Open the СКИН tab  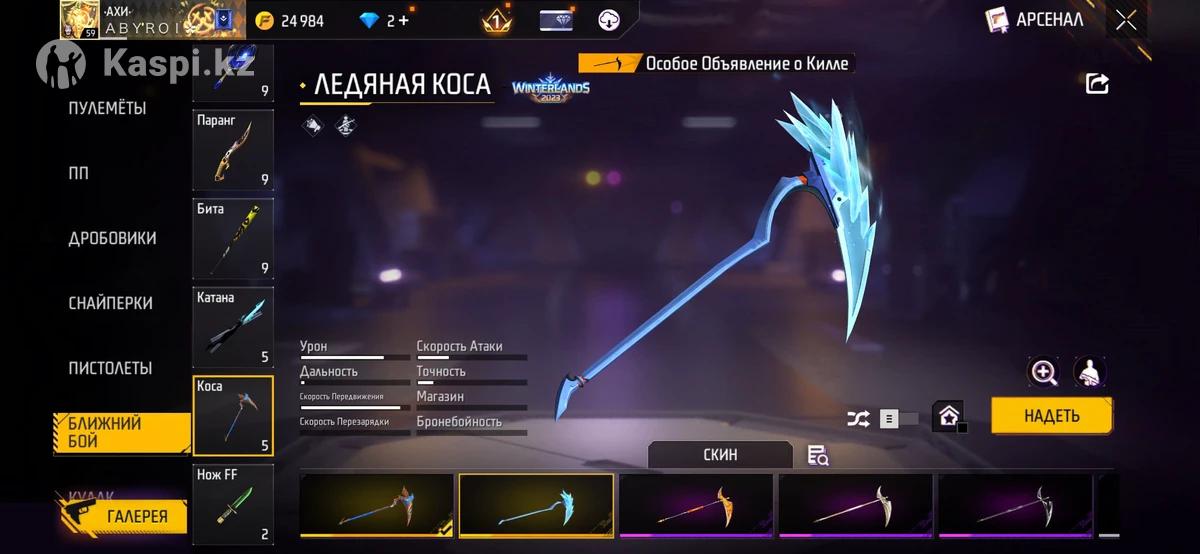click(x=720, y=455)
